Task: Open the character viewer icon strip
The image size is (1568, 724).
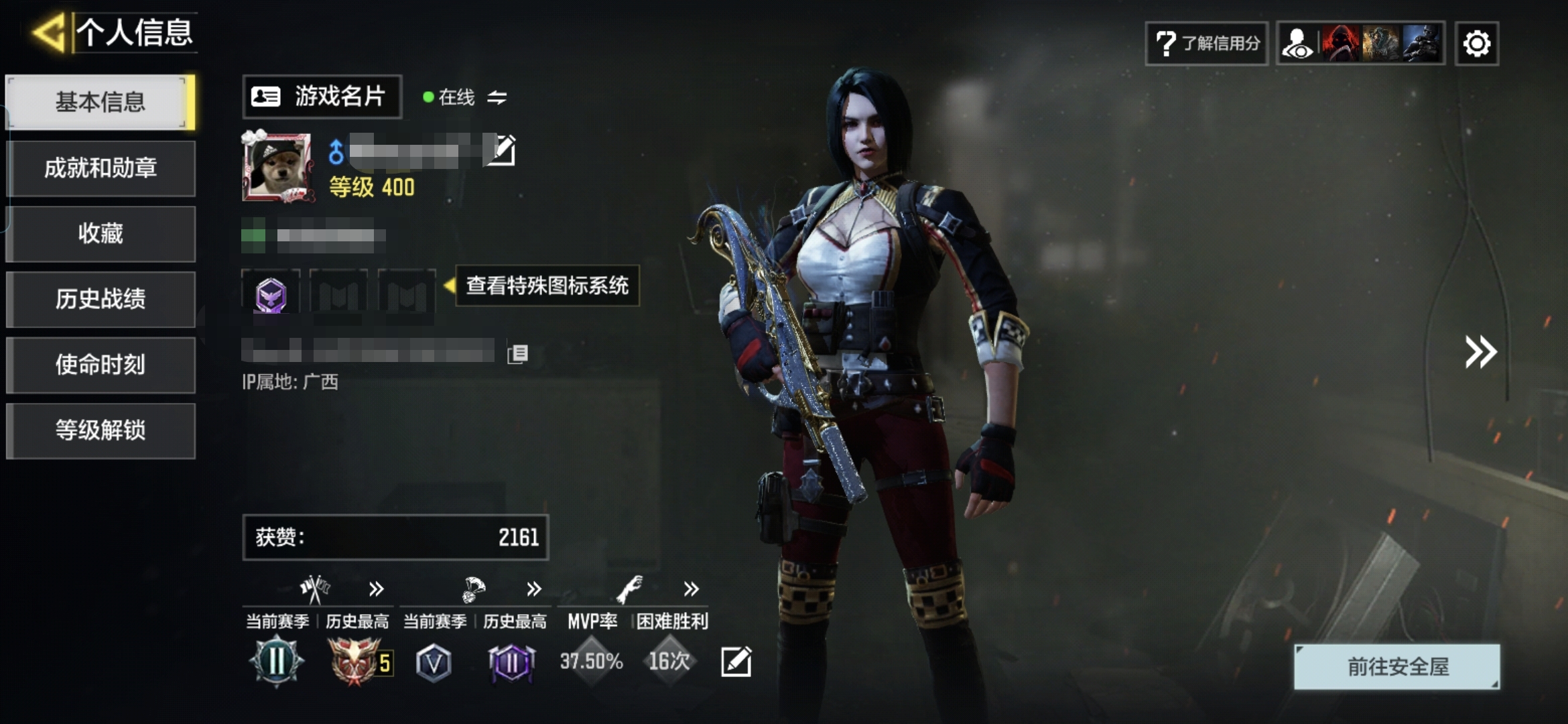Action: pos(1360,44)
